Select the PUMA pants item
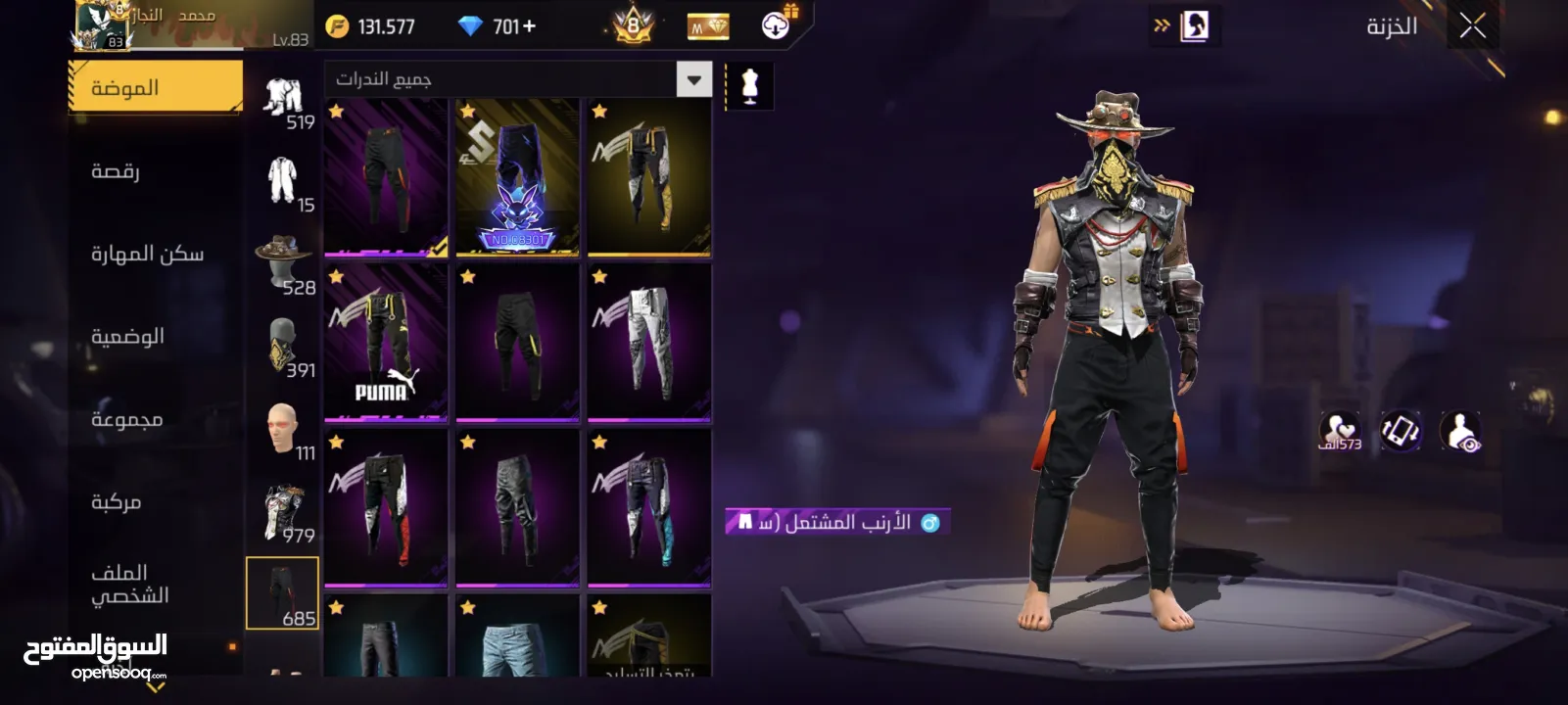Screen dimensions: 1568x705 386,343
